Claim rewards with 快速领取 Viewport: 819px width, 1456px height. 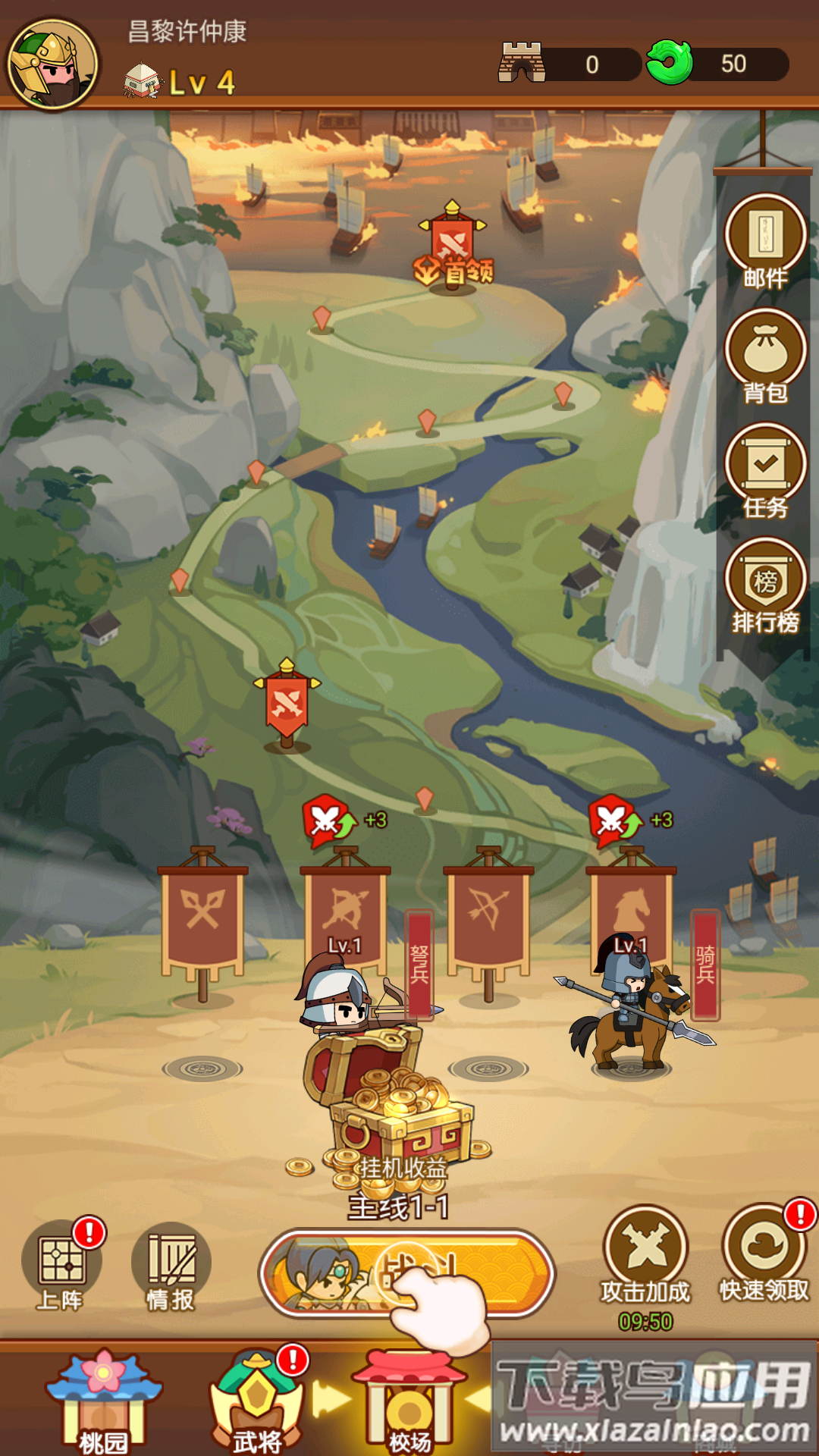(x=764, y=1251)
